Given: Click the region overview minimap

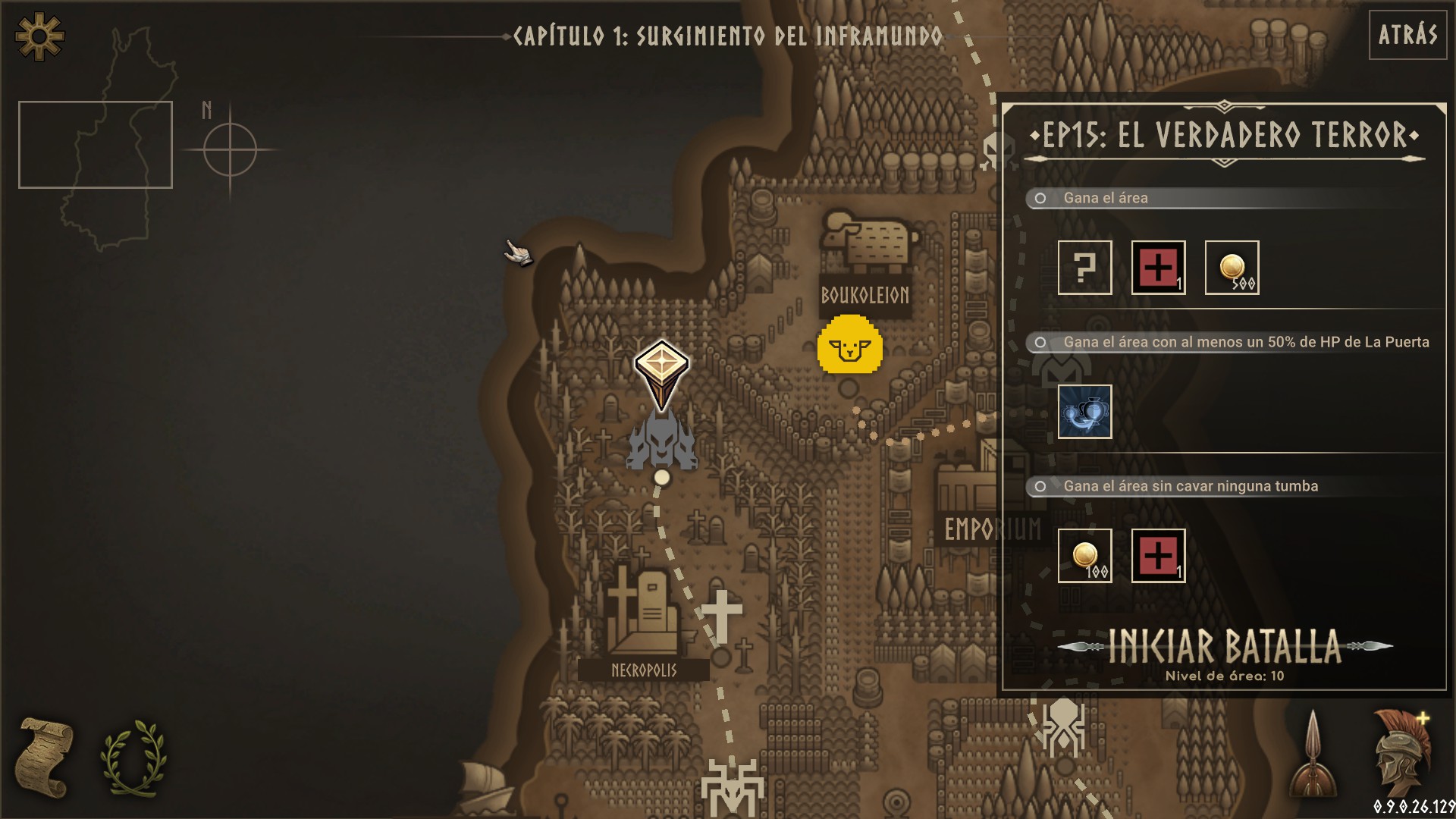Looking at the screenshot, I should (x=96, y=144).
